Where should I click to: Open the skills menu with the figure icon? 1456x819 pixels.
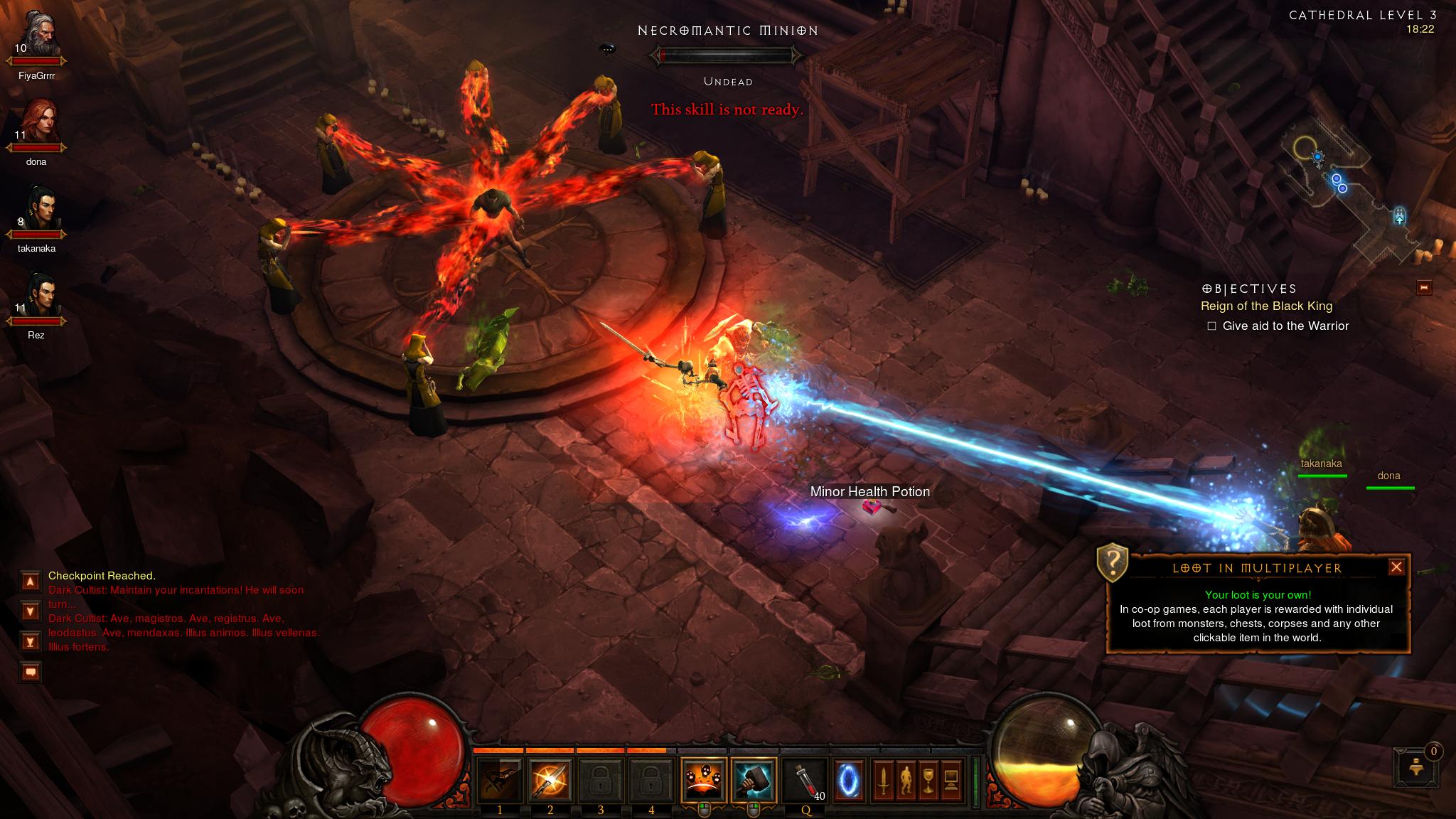click(906, 780)
